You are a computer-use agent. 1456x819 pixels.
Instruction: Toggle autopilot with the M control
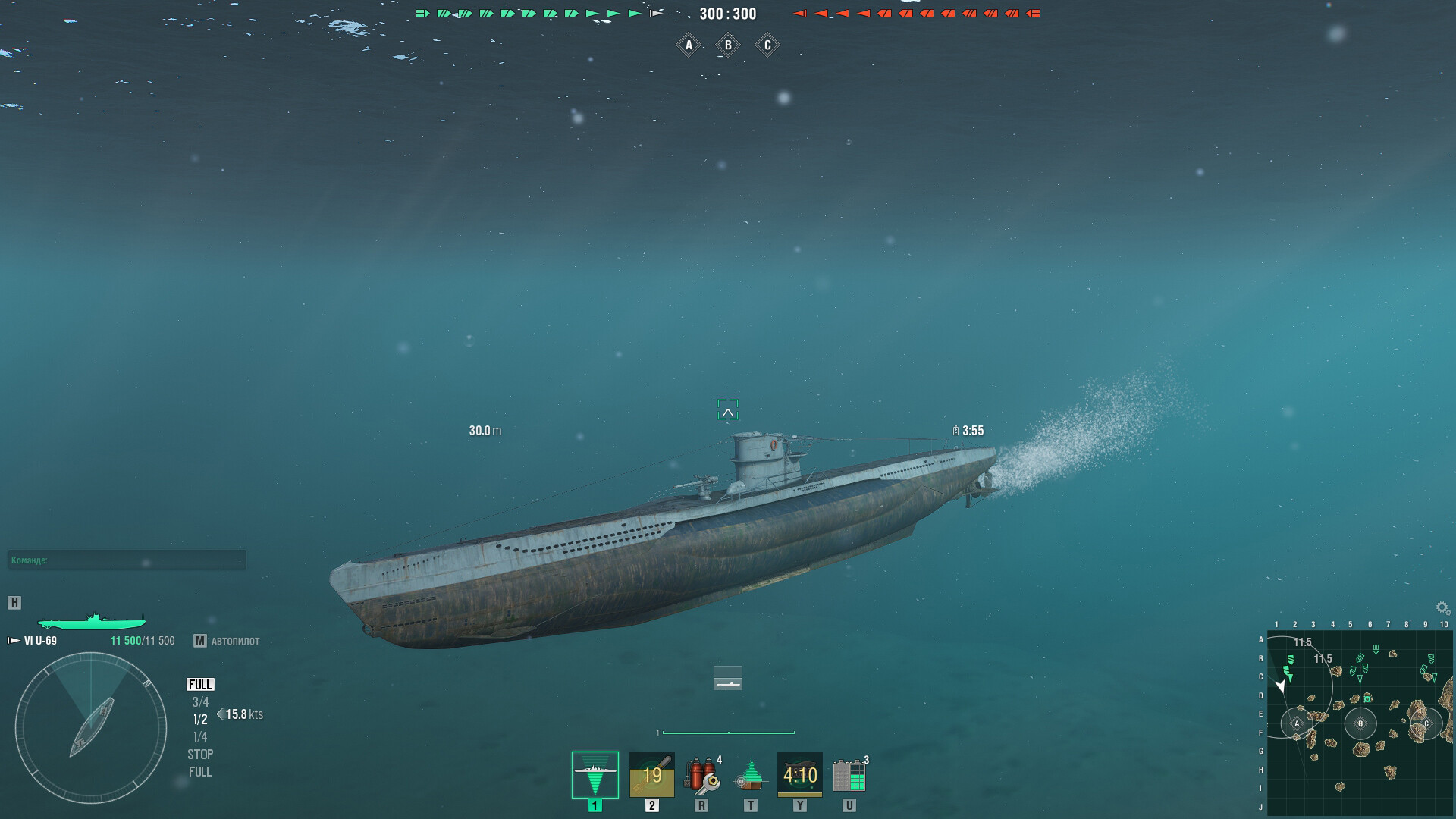(200, 641)
